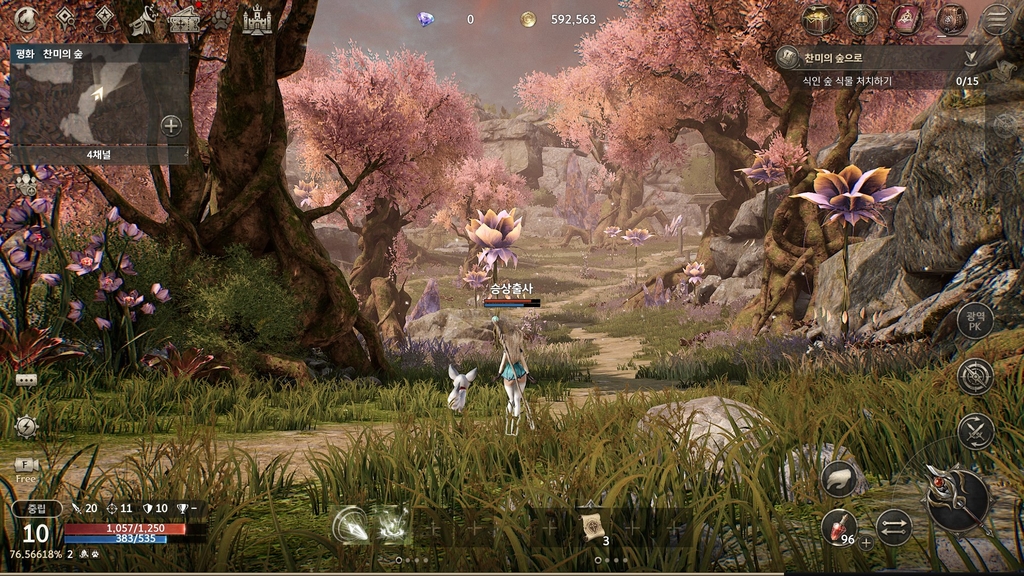Click the crossed swords auto-battle button
This screenshot has height=576, width=1024.
(975, 431)
